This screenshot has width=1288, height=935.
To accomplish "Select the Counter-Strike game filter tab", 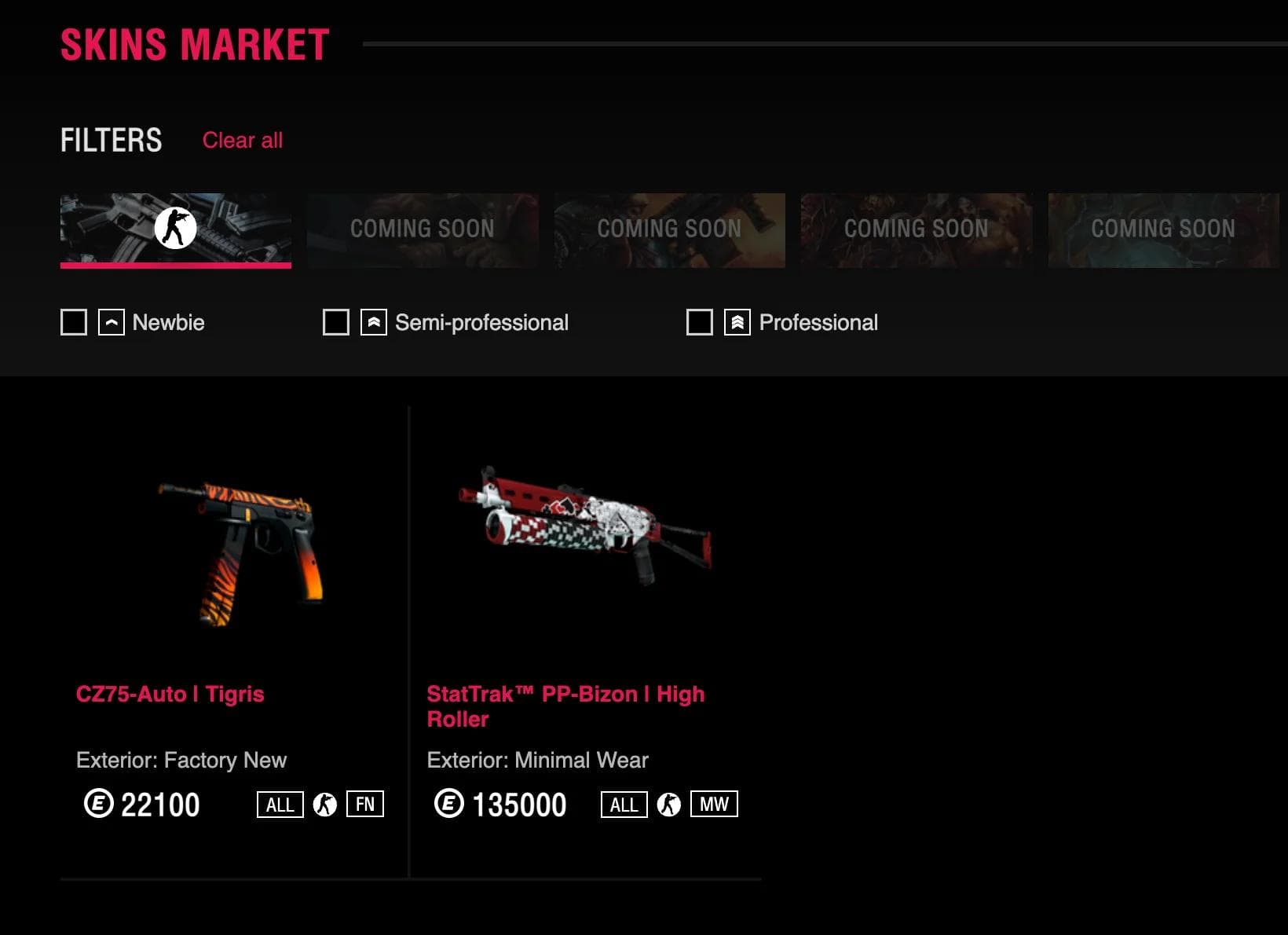I will (x=175, y=229).
